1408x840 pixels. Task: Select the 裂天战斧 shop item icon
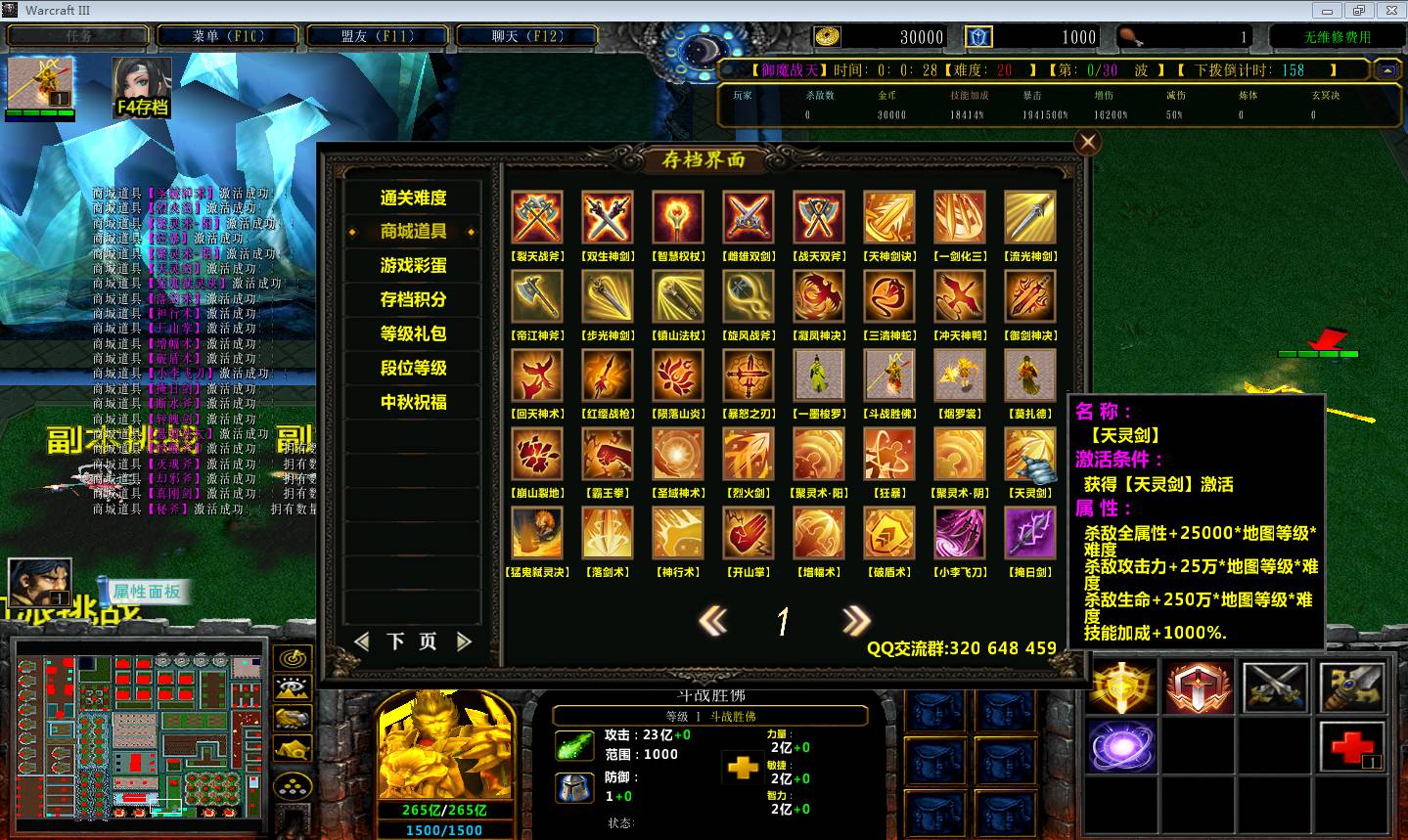pyautogui.click(x=537, y=217)
